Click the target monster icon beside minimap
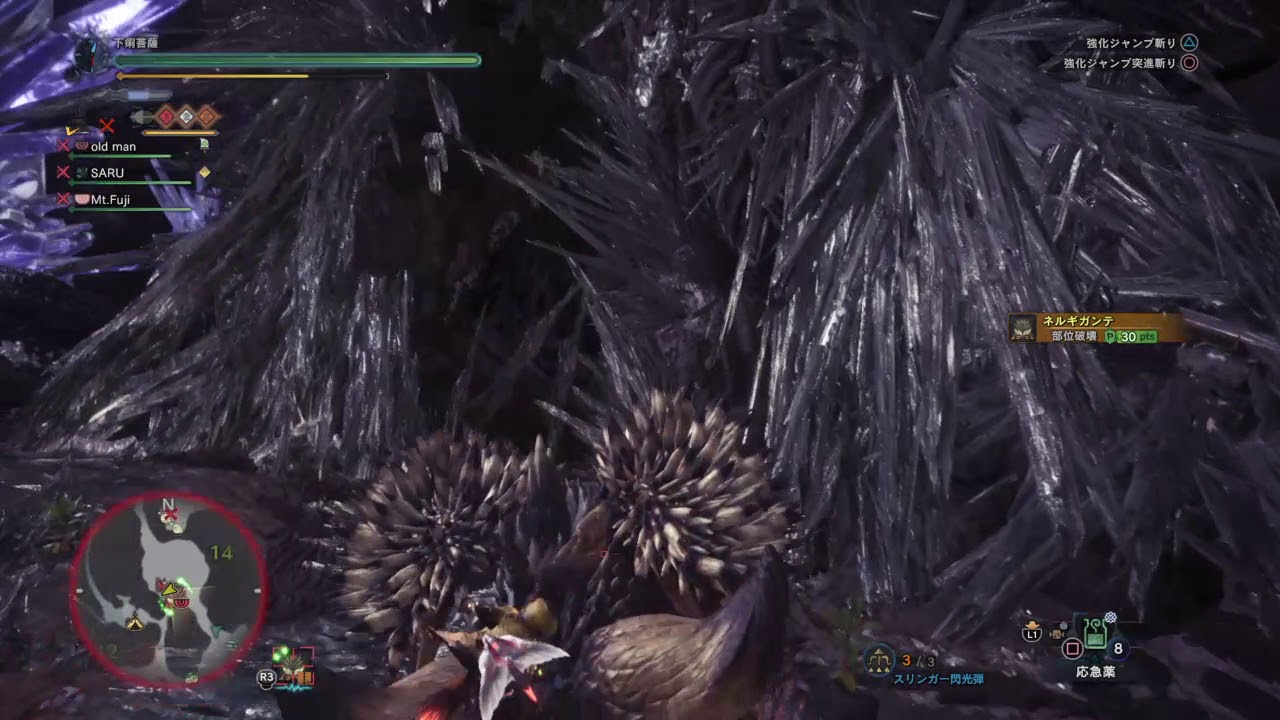Viewport: 1280px width, 720px height. click(x=294, y=666)
